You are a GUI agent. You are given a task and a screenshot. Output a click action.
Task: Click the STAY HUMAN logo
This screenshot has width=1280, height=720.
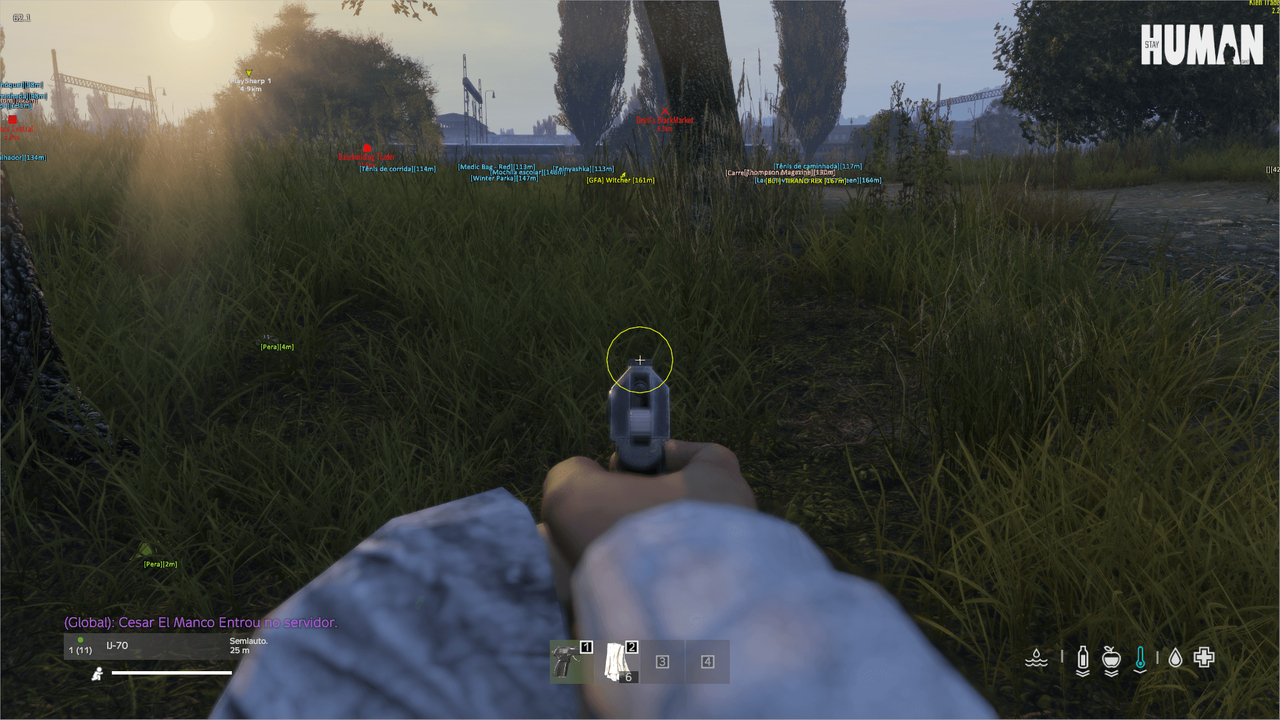click(x=1200, y=45)
